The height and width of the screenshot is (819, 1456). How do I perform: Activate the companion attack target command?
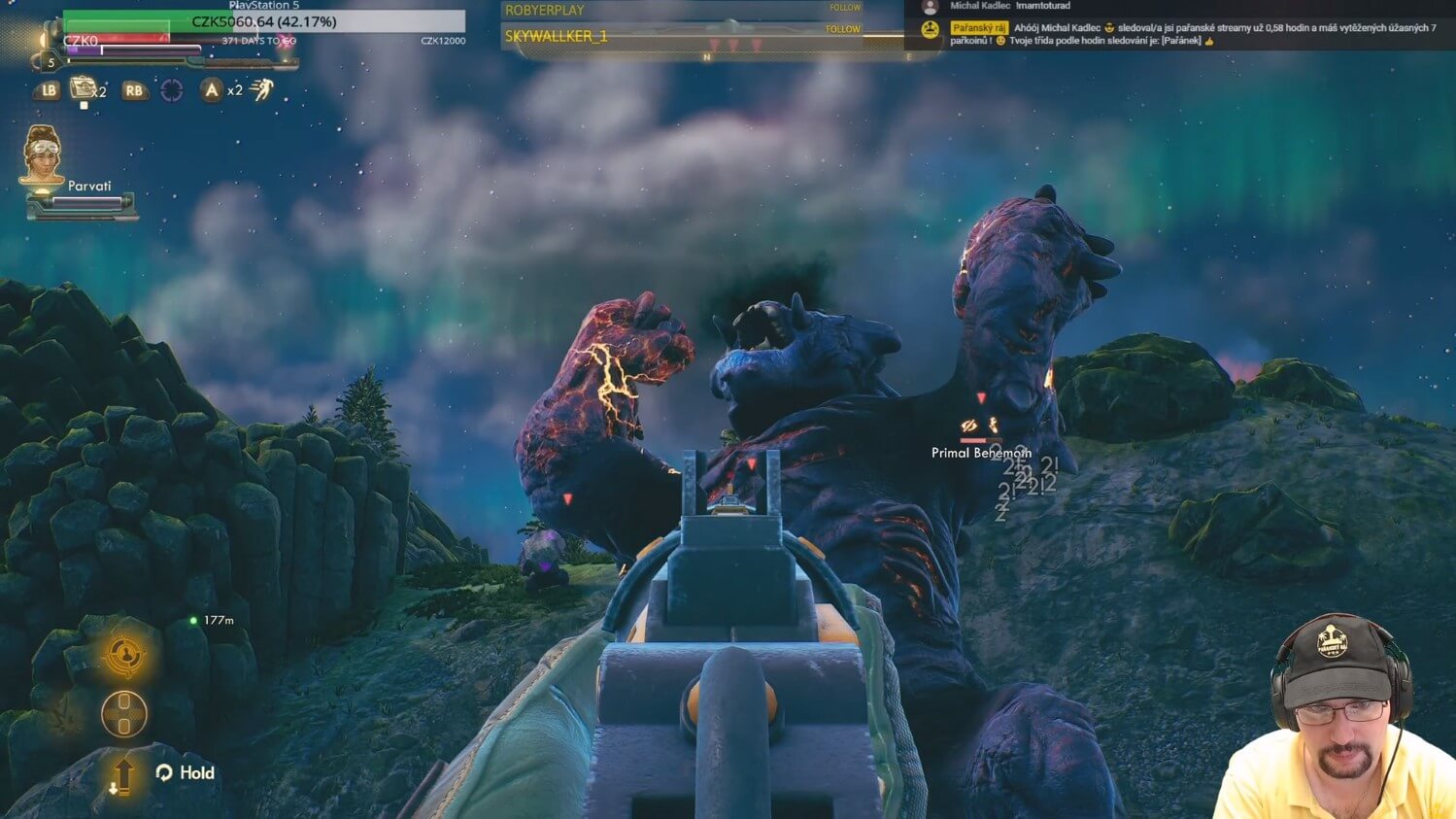124,657
